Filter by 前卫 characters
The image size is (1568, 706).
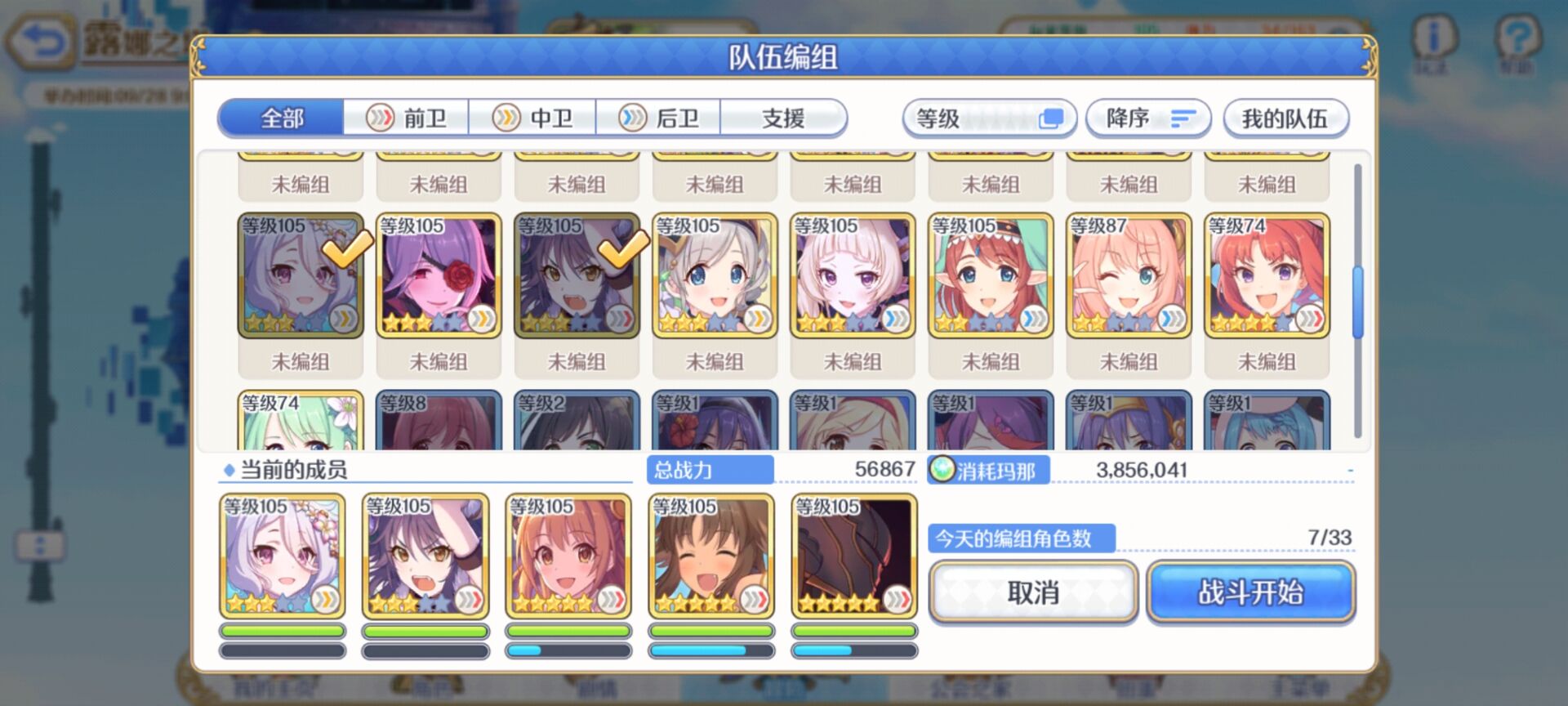407,118
